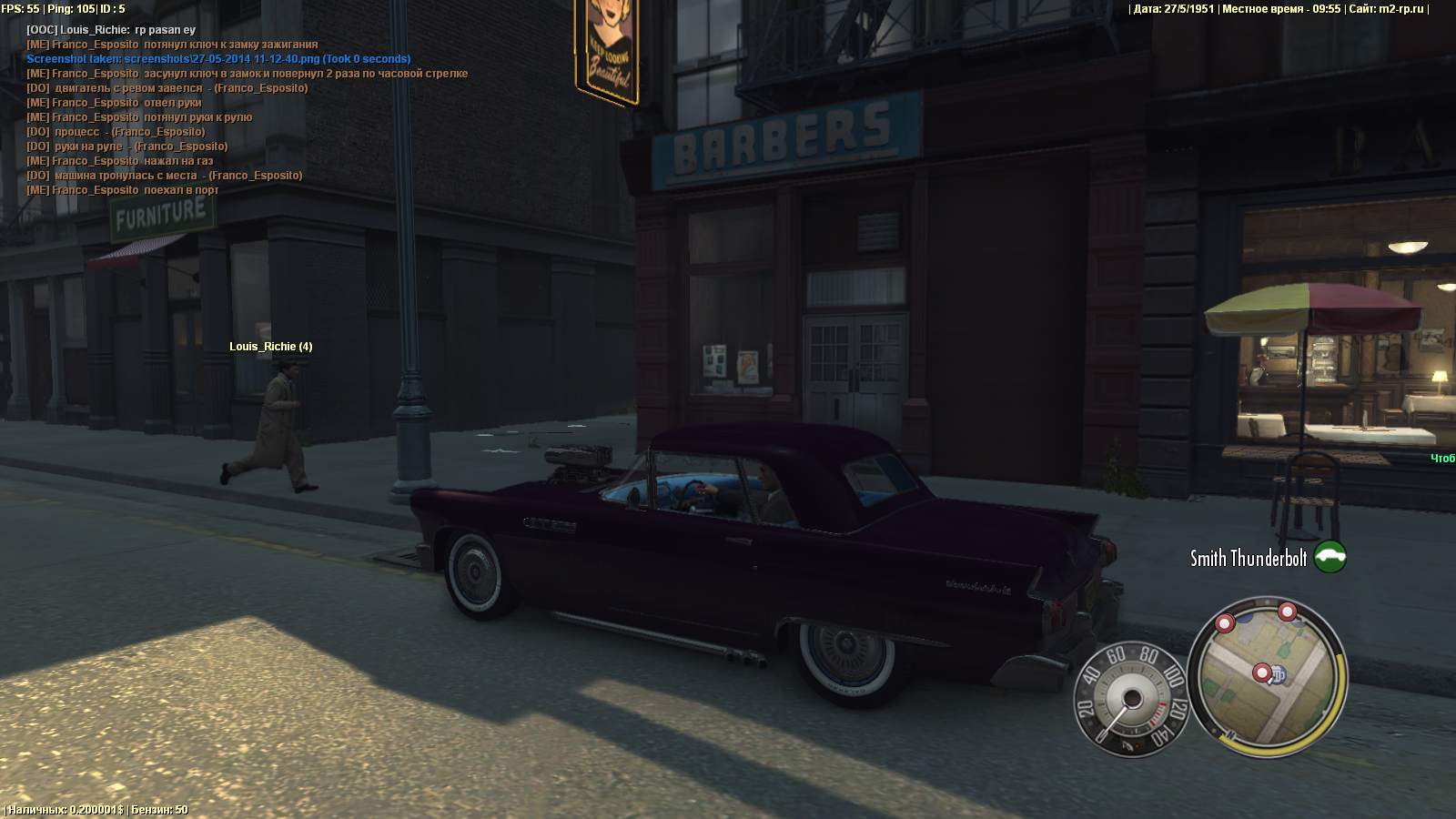This screenshot has width=1456, height=819.
Task: Click the green Smith Thunderbolt car icon
Action: pos(1330,556)
